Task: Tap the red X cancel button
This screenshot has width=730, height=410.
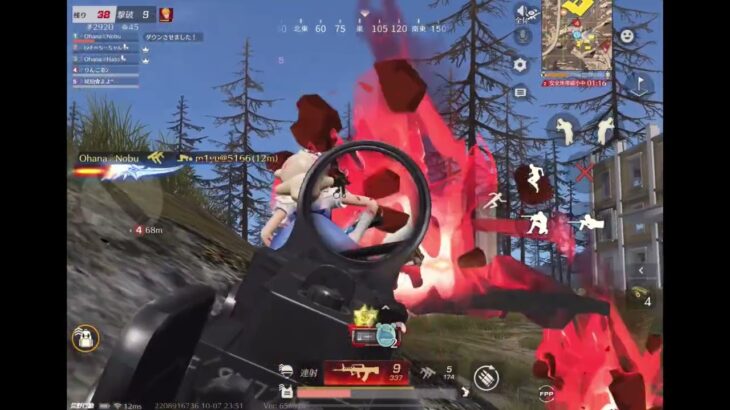Action: (x=584, y=171)
